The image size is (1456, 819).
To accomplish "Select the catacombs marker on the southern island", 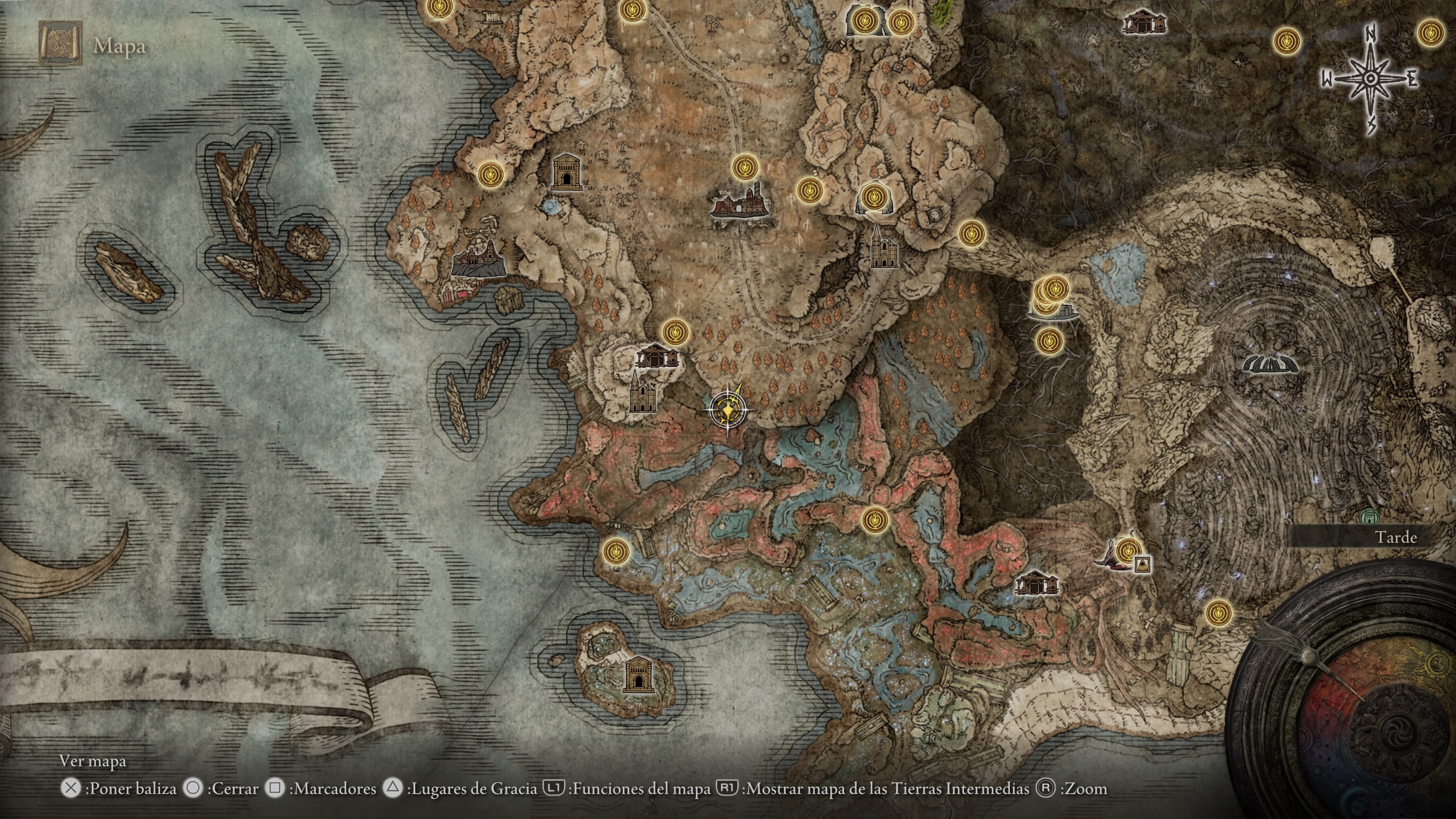I will click(x=638, y=675).
